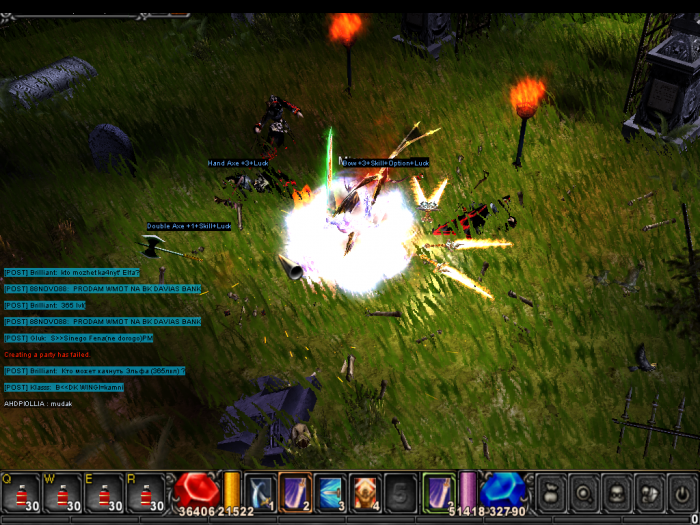Viewport: 700px width, 525px height.
Task: Activate the highlighted purple skill in slot 2
Action: pyautogui.click(x=295, y=492)
